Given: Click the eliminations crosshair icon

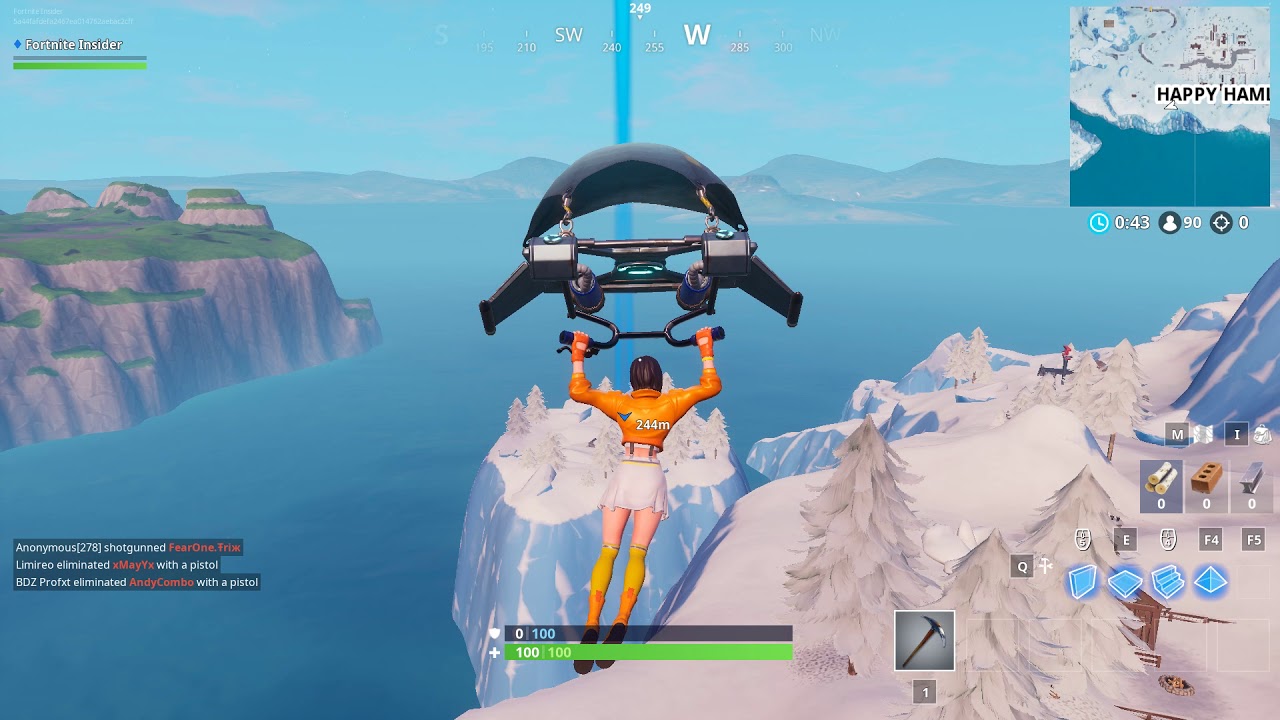Looking at the screenshot, I should [x=1221, y=223].
